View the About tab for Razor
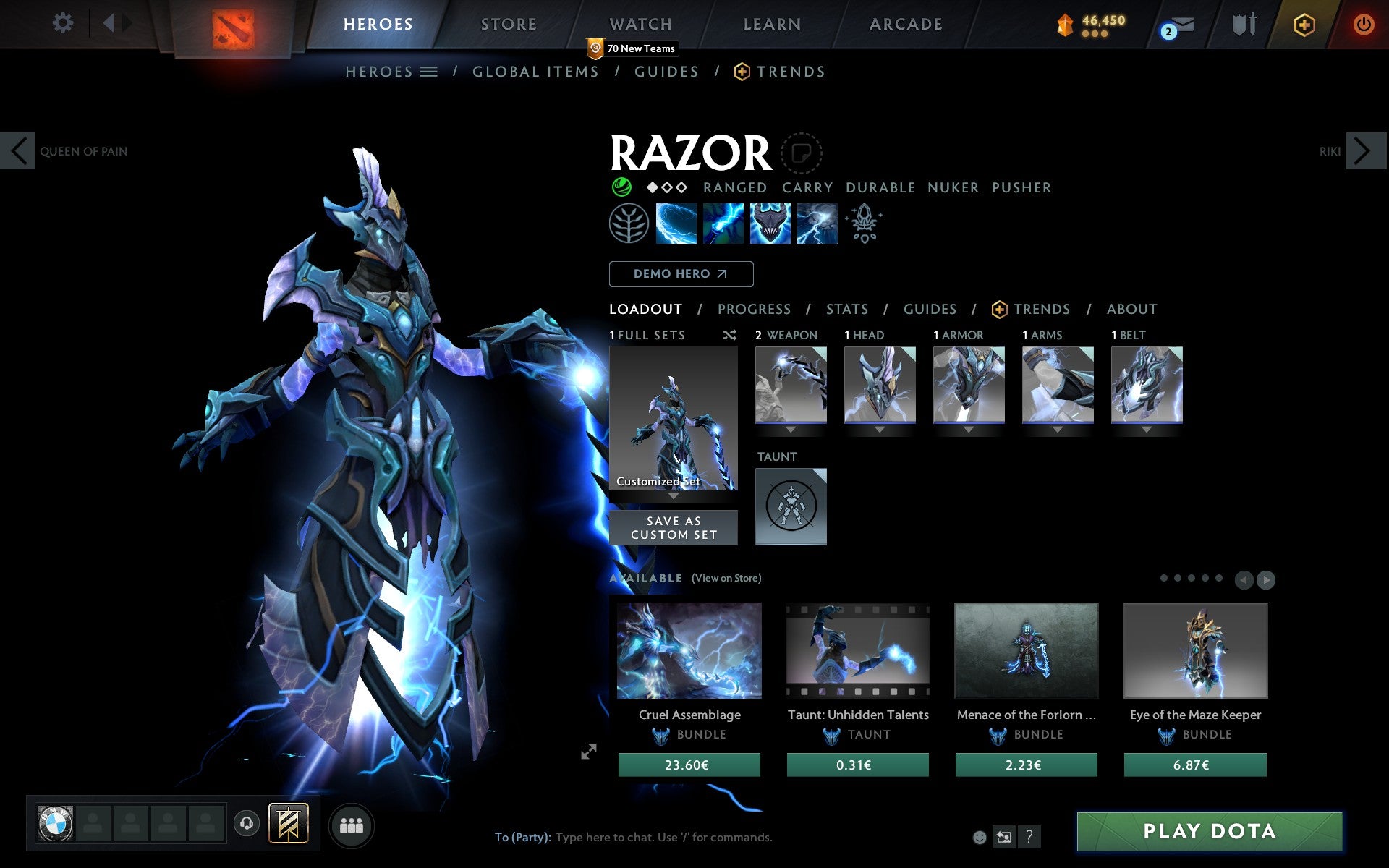 [x=1131, y=310]
